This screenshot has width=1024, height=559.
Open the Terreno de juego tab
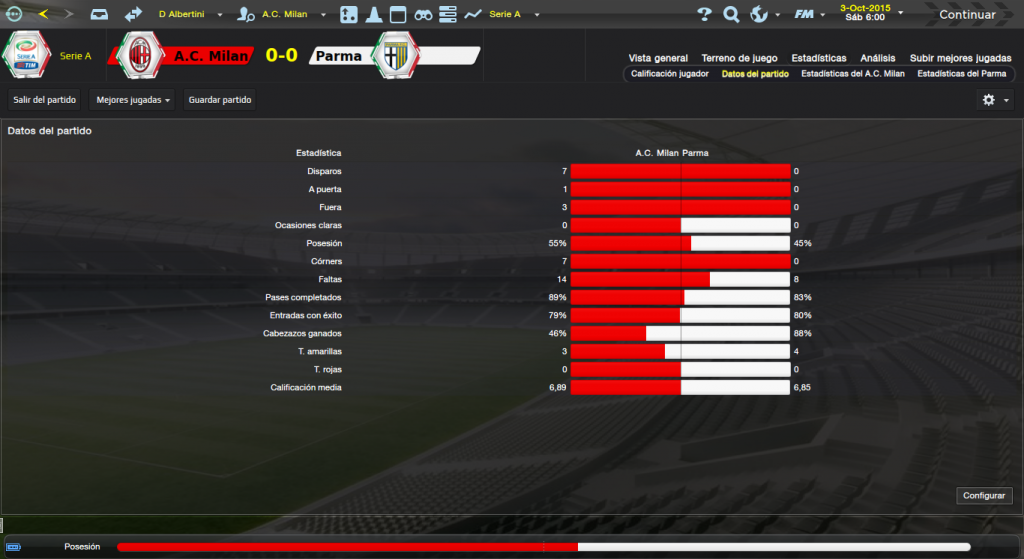pyautogui.click(x=740, y=58)
